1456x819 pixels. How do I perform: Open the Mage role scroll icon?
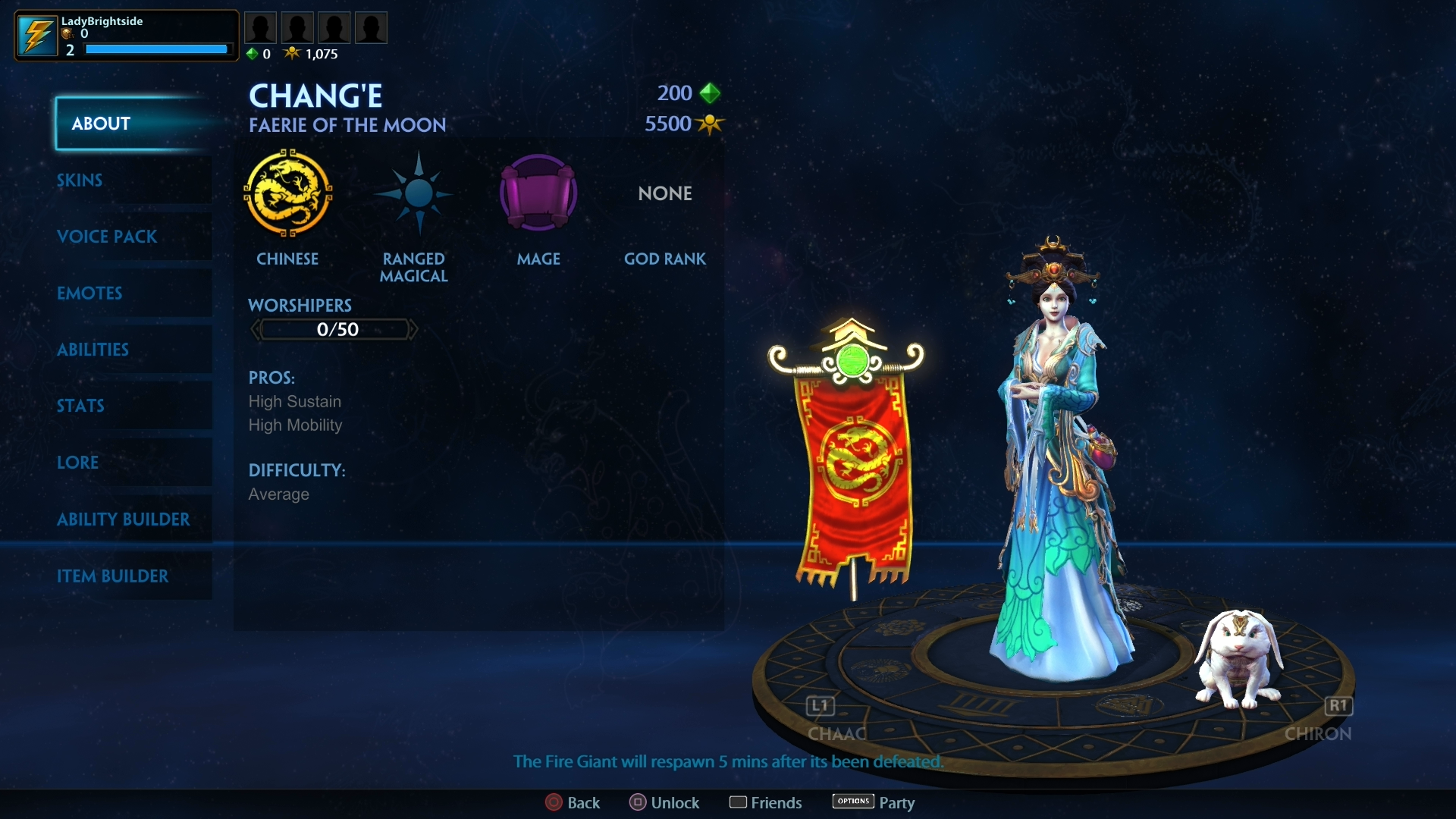tap(538, 194)
